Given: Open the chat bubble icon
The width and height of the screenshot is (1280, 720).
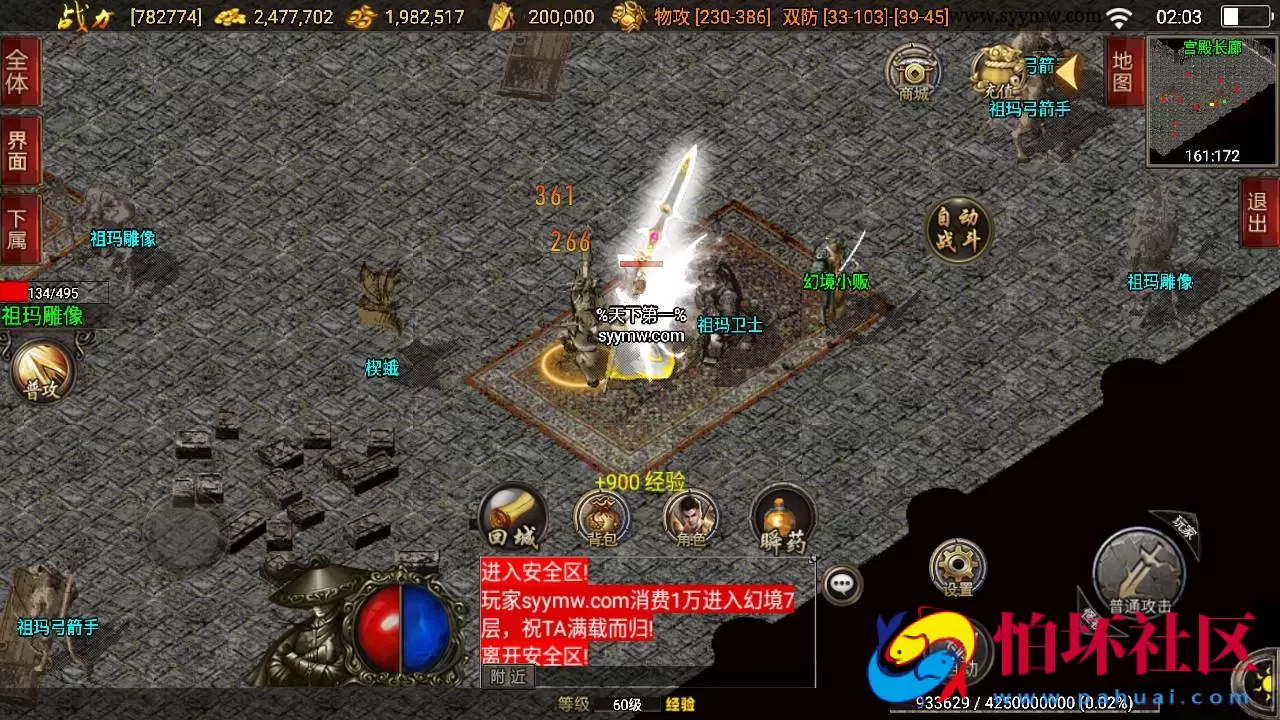Looking at the screenshot, I should pos(843,587).
